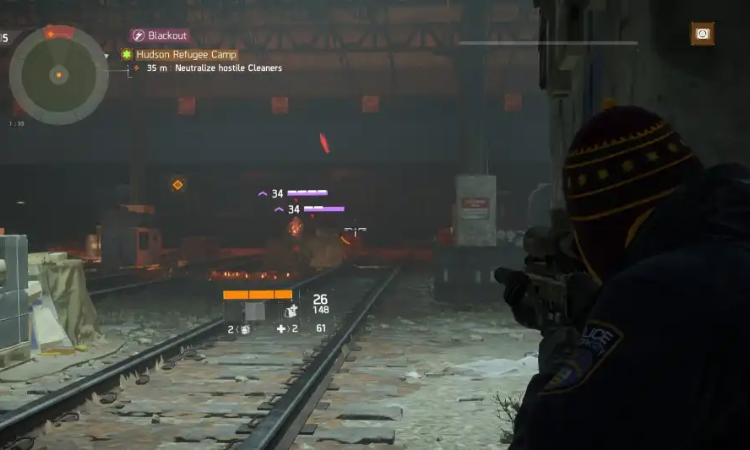The height and width of the screenshot is (450, 750).
Task: Click the Hudson Refugee Camp objective label
Action: 185,54
